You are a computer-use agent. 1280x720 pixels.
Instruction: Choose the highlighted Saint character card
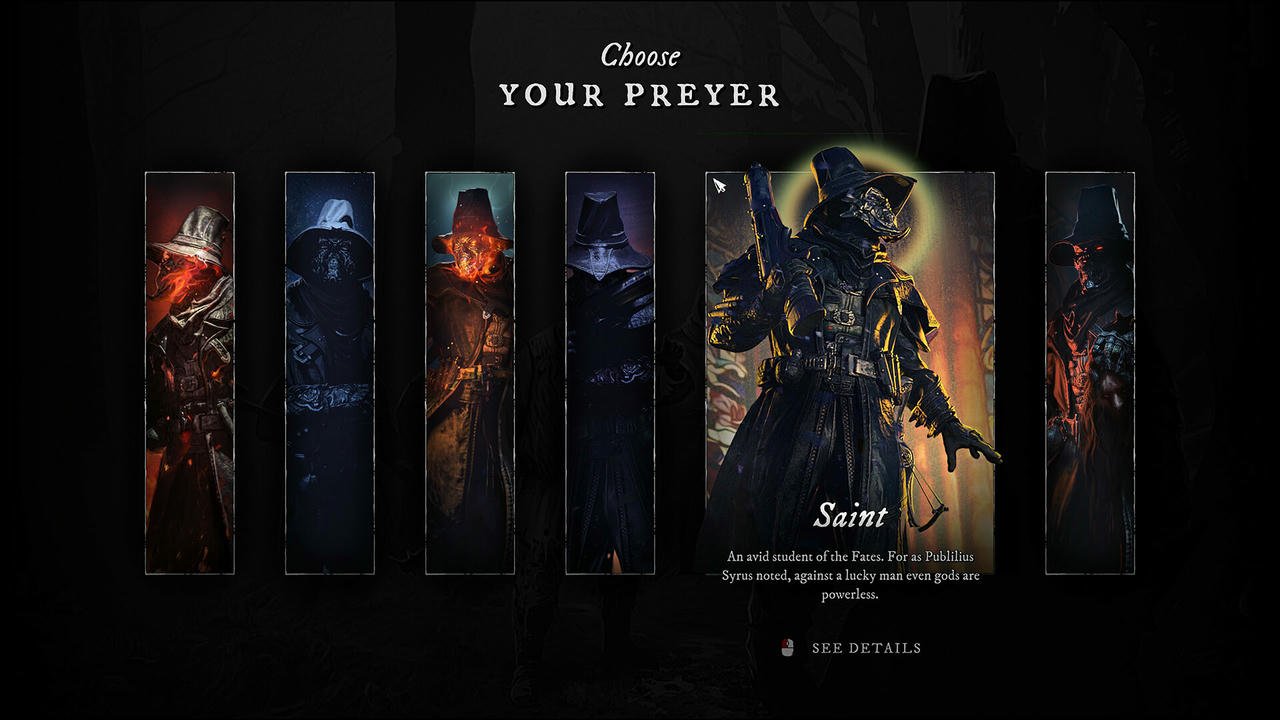(x=850, y=372)
